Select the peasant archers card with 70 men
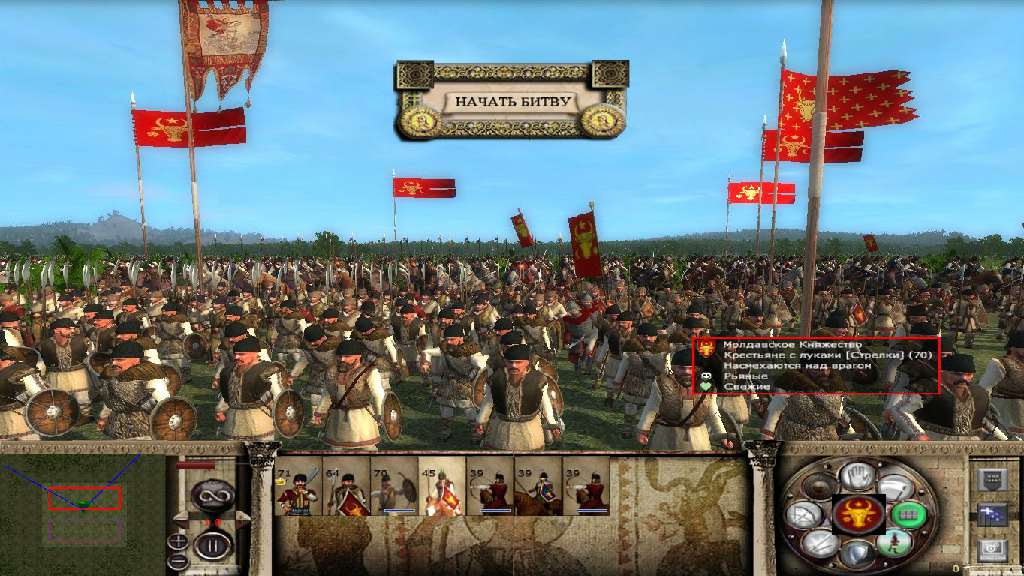This screenshot has height=576, width=1024. 394,487
